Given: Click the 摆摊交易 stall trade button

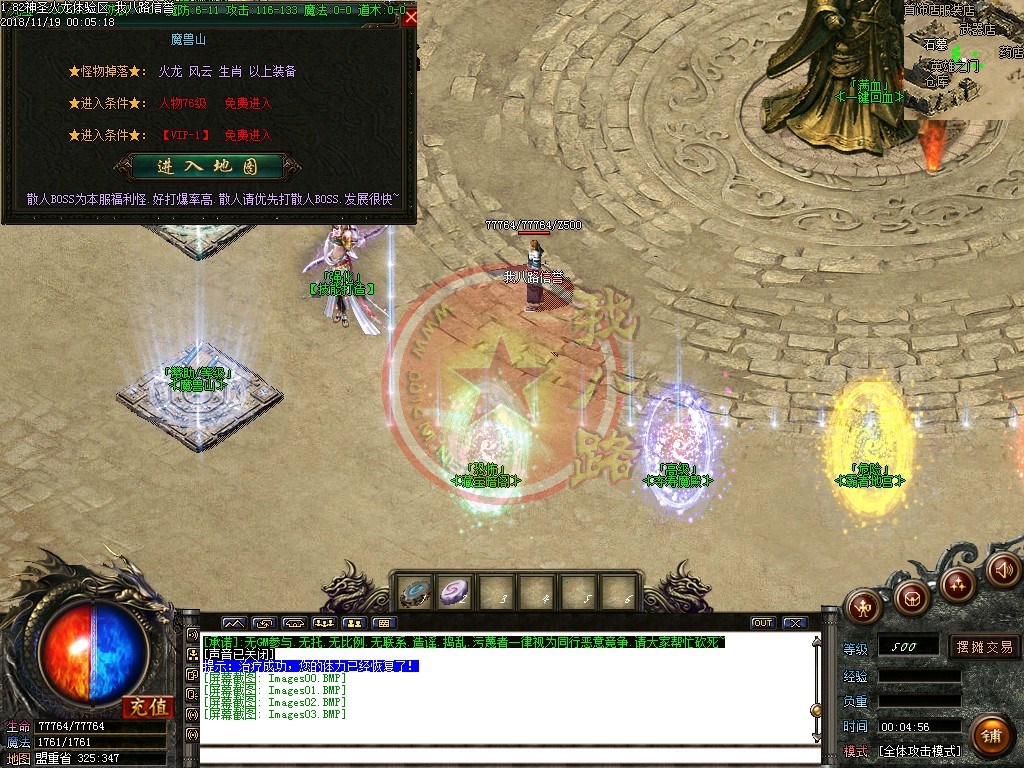Looking at the screenshot, I should coord(984,647).
